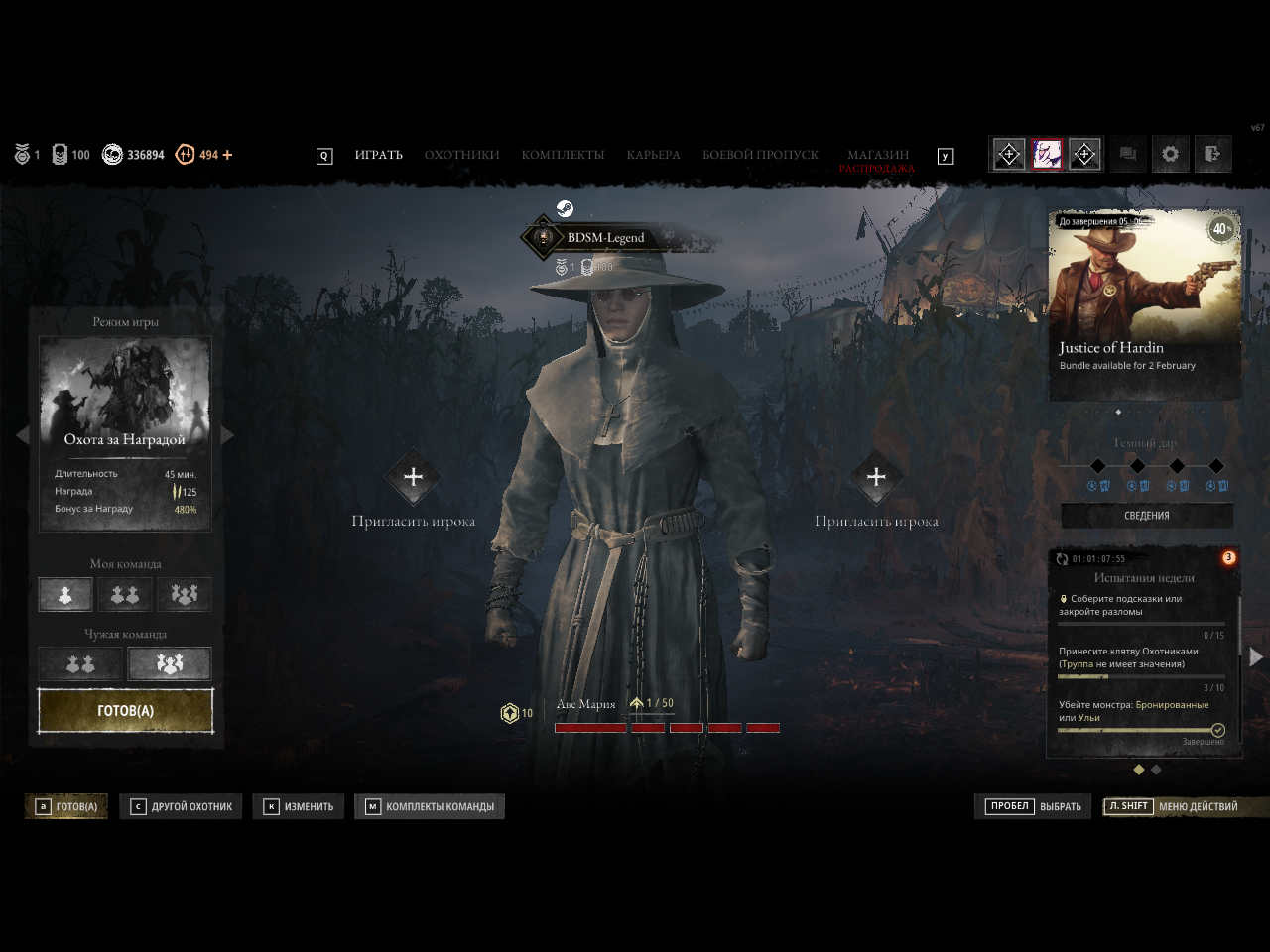Click the large gold ГОТОВ(А) ready button
Image resolution: width=1270 pixels, height=952 pixels.
(125, 711)
